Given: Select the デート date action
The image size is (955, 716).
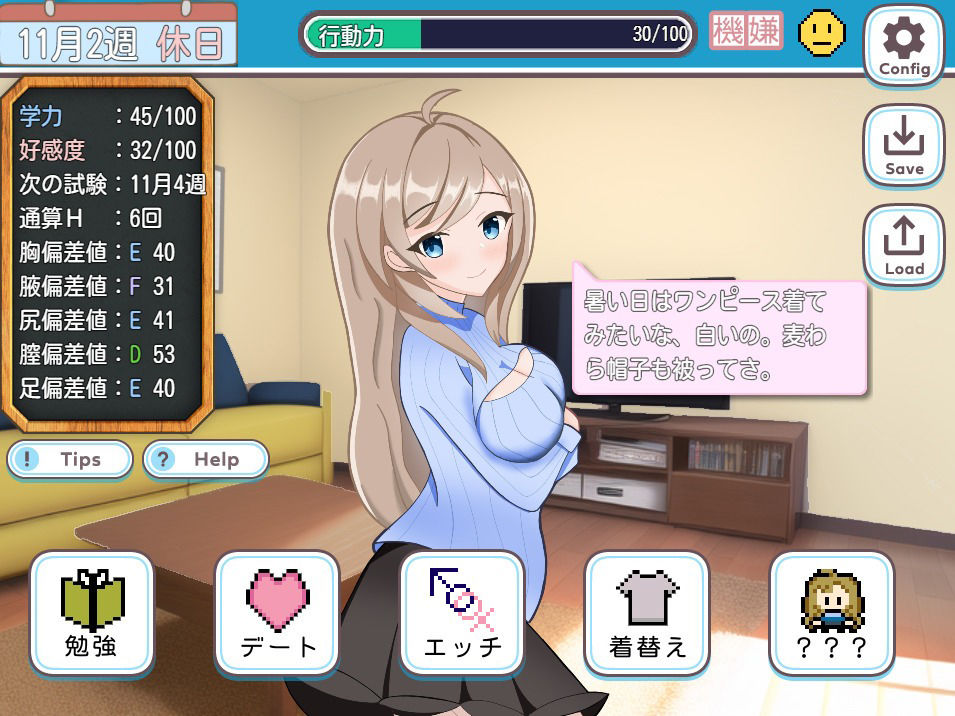Looking at the screenshot, I should [277, 613].
